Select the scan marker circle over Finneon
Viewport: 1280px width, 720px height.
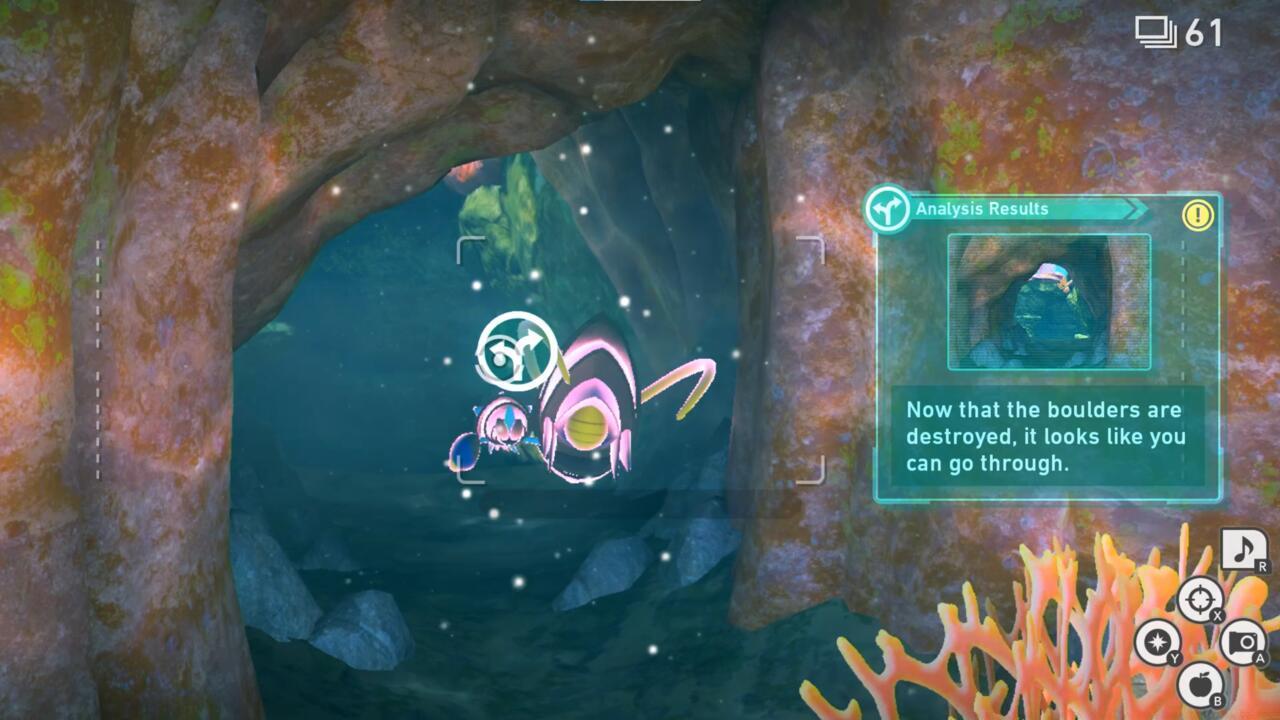pyautogui.click(x=517, y=349)
